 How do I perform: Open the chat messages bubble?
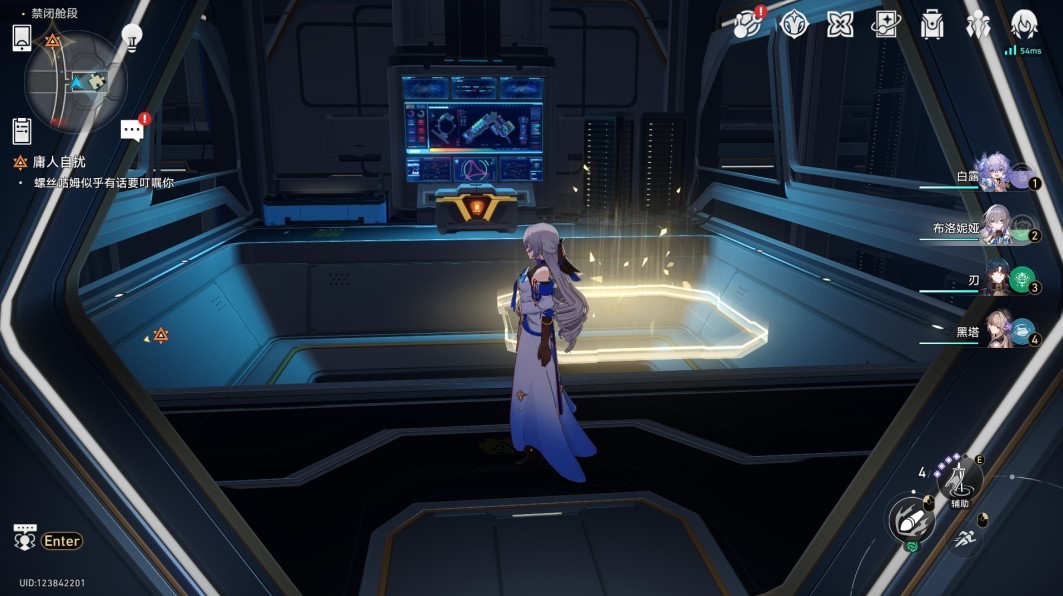pos(132,129)
